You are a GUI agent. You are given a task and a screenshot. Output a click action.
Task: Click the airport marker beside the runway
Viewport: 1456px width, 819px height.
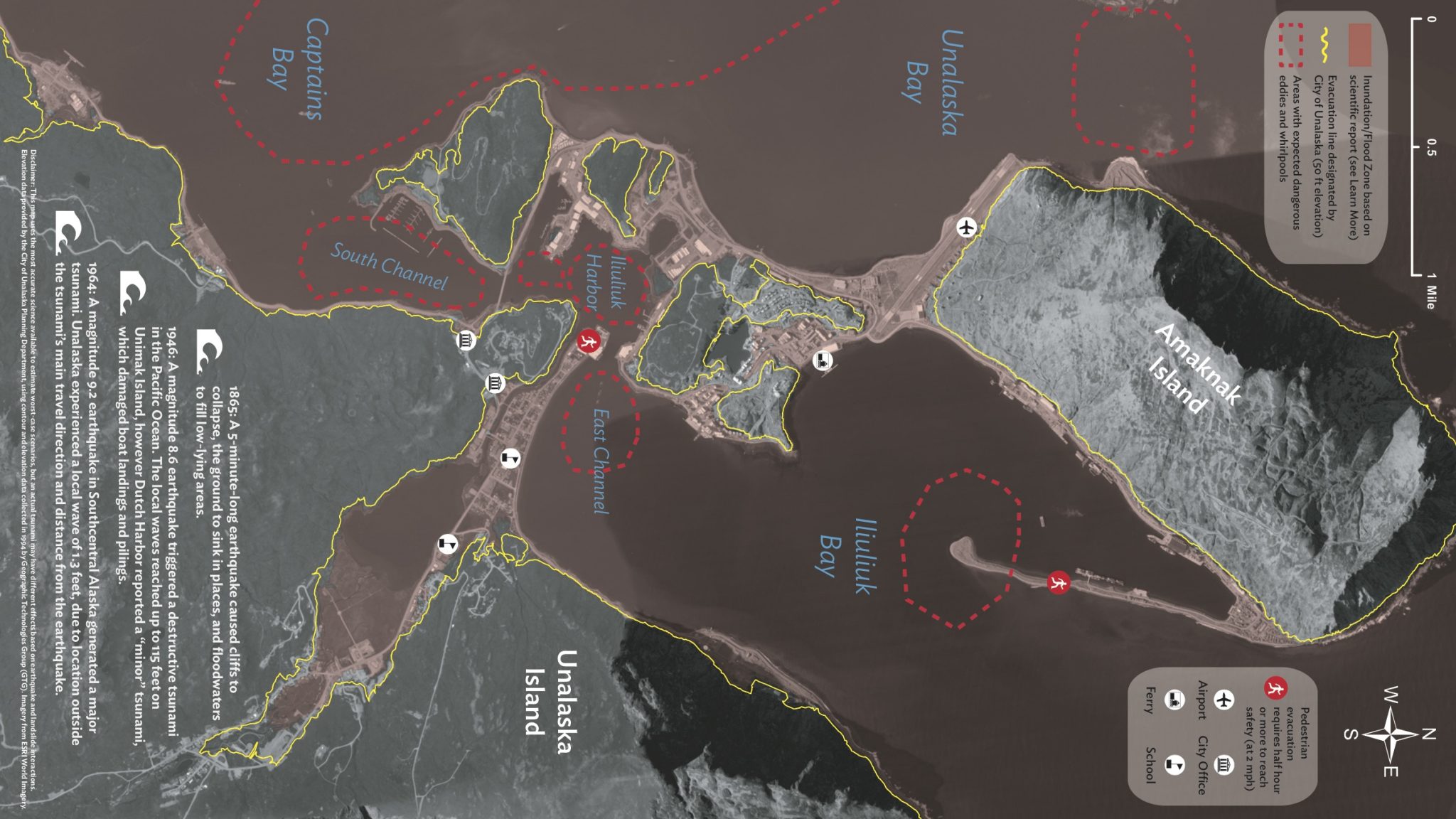tap(965, 227)
